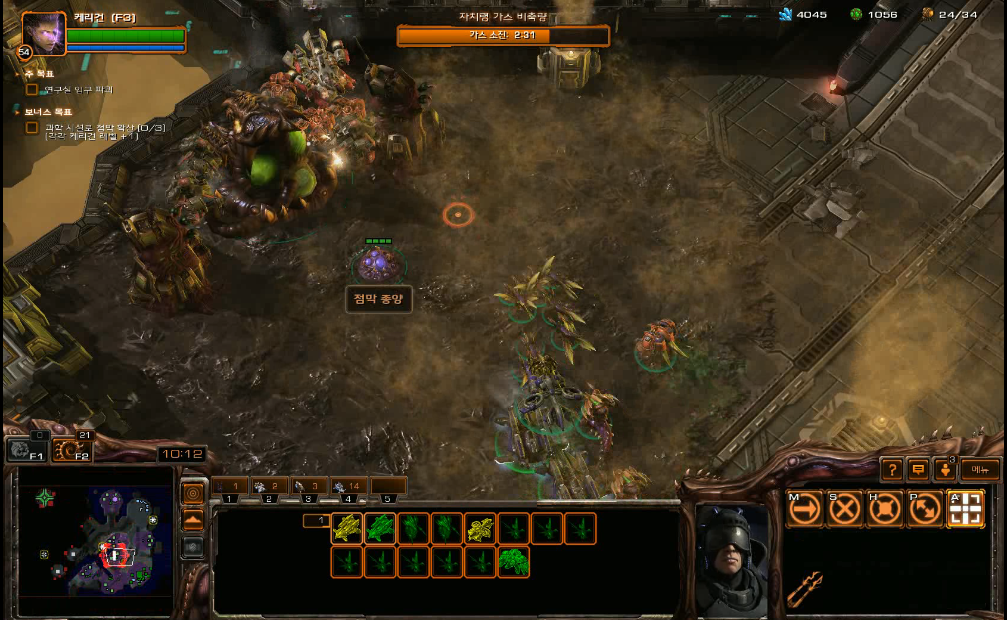Select the Attack command (A)
This screenshot has height=620, width=1007.
point(965,509)
